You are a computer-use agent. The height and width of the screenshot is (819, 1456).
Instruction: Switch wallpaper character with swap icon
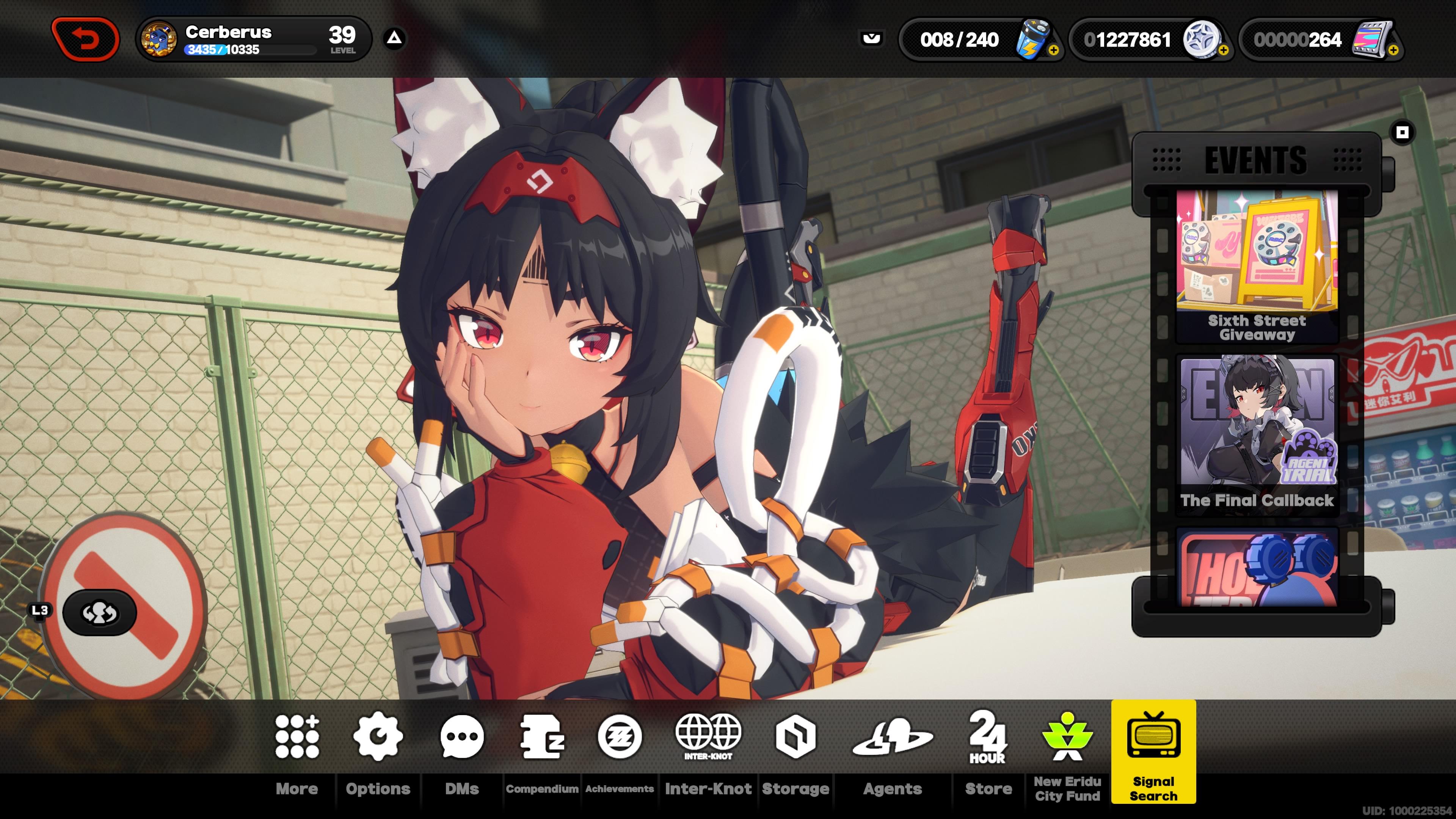coord(99,613)
